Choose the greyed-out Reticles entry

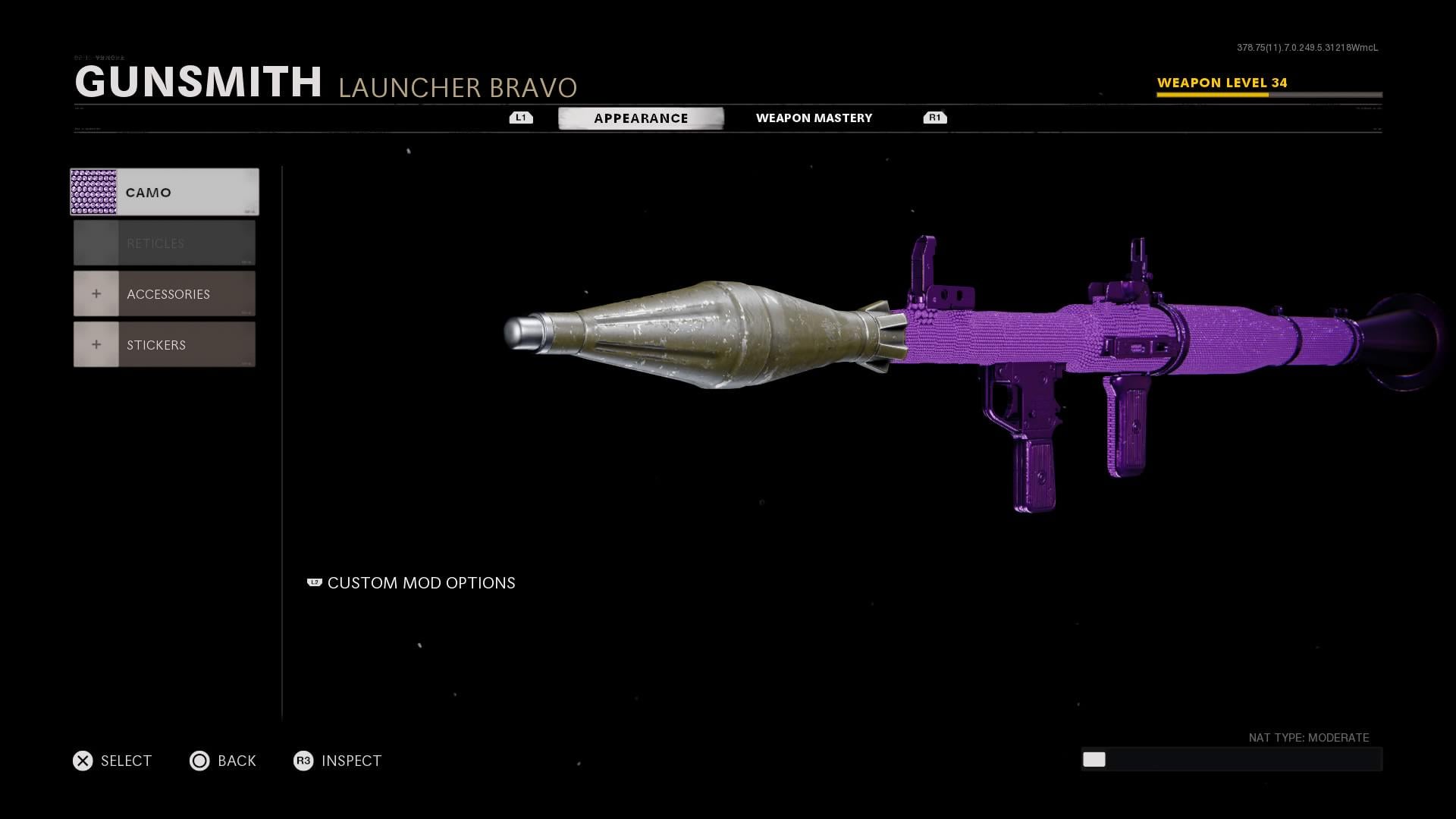click(x=165, y=243)
